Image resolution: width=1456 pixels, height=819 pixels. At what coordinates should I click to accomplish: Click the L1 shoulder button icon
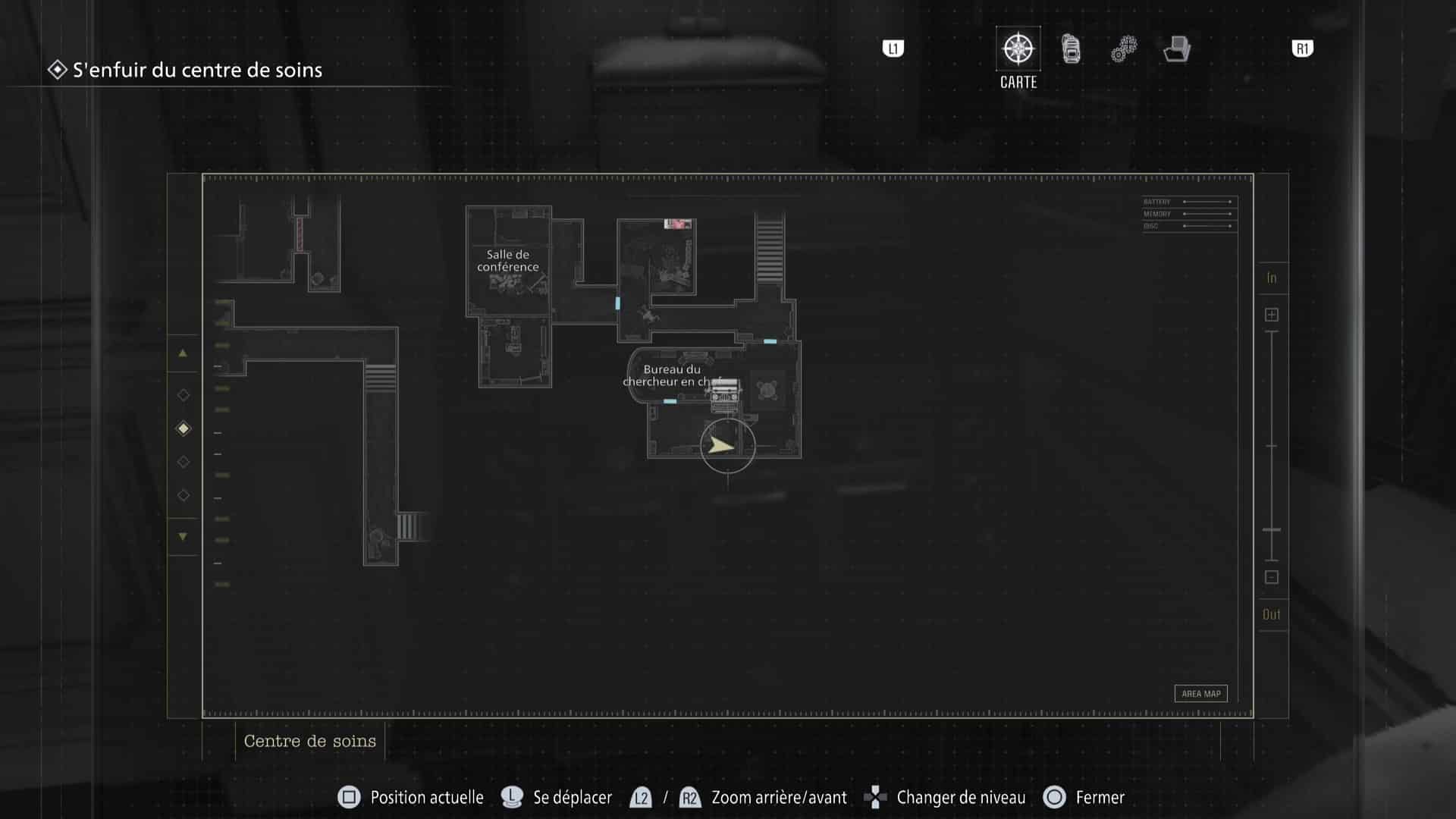[x=893, y=48]
